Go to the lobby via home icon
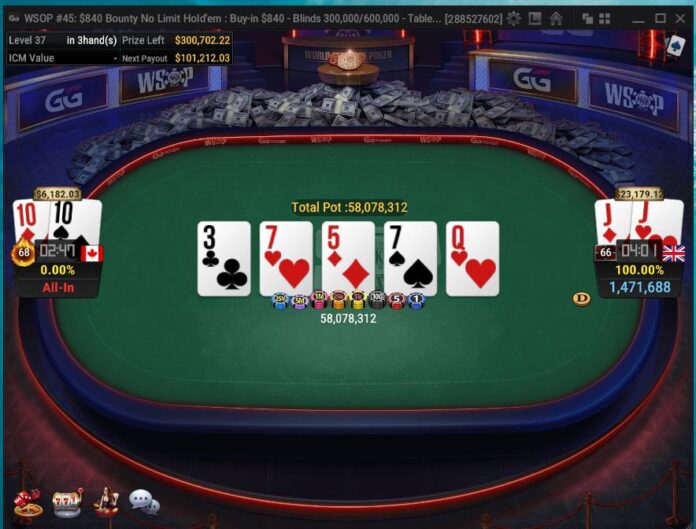Viewport: 696px width, 529px height. (556, 18)
